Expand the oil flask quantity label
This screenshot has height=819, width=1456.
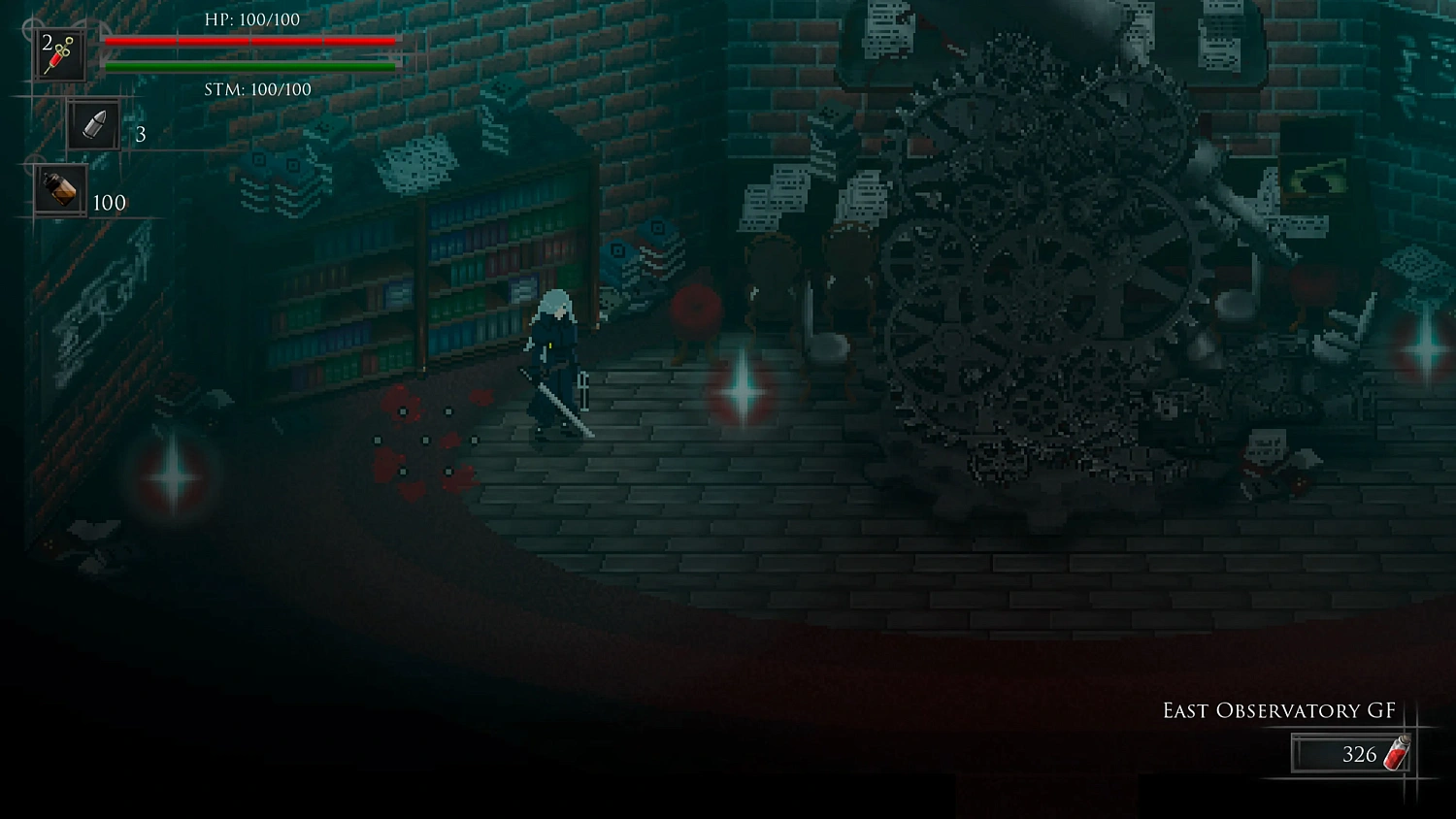[108, 203]
